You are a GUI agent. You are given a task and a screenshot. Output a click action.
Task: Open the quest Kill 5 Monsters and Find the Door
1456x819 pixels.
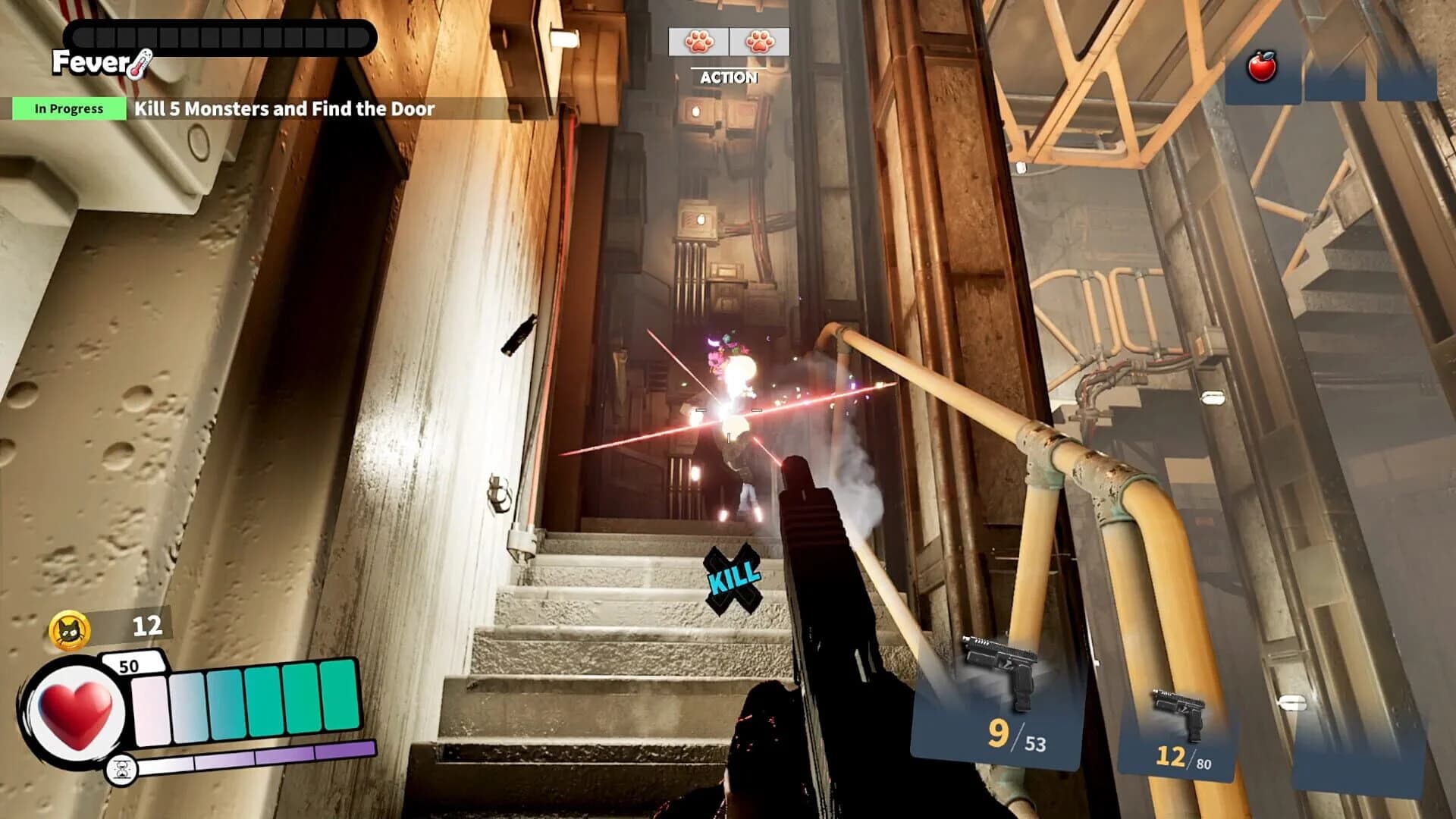284,108
